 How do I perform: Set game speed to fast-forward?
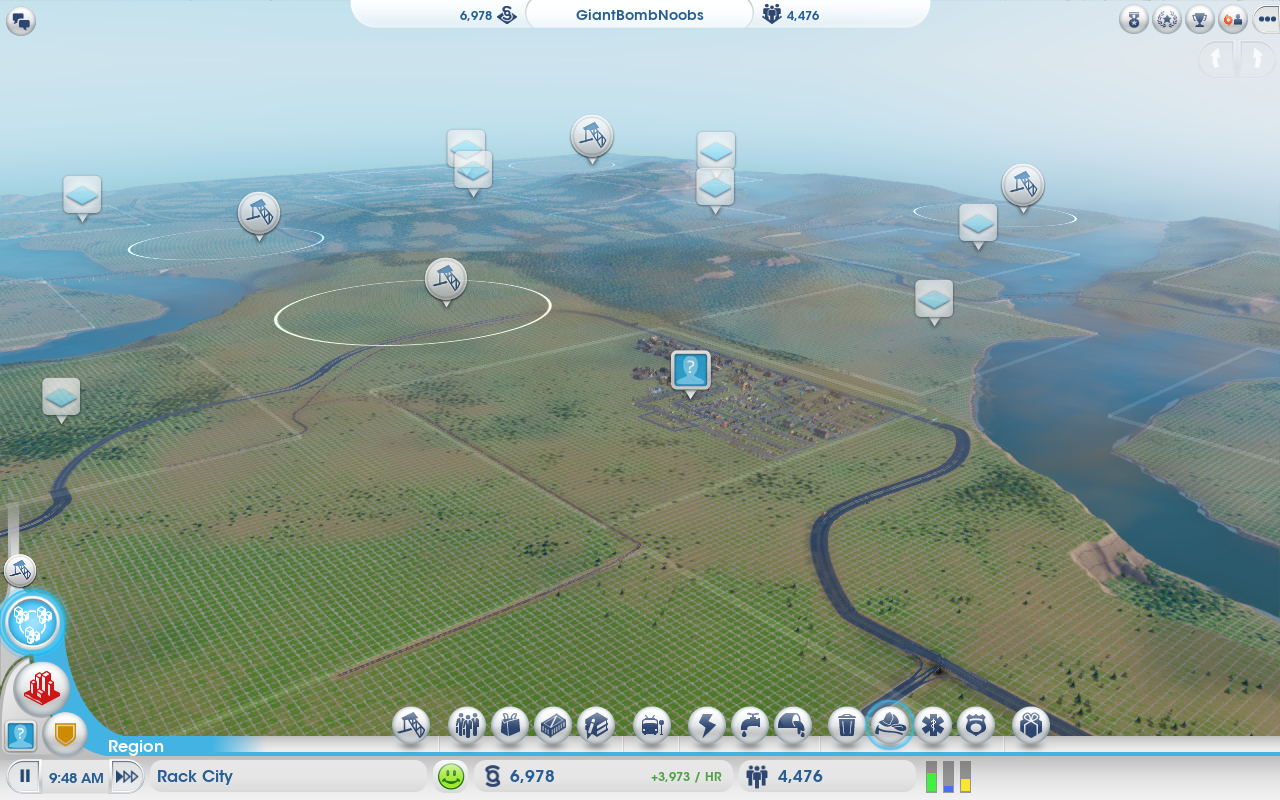coord(126,777)
